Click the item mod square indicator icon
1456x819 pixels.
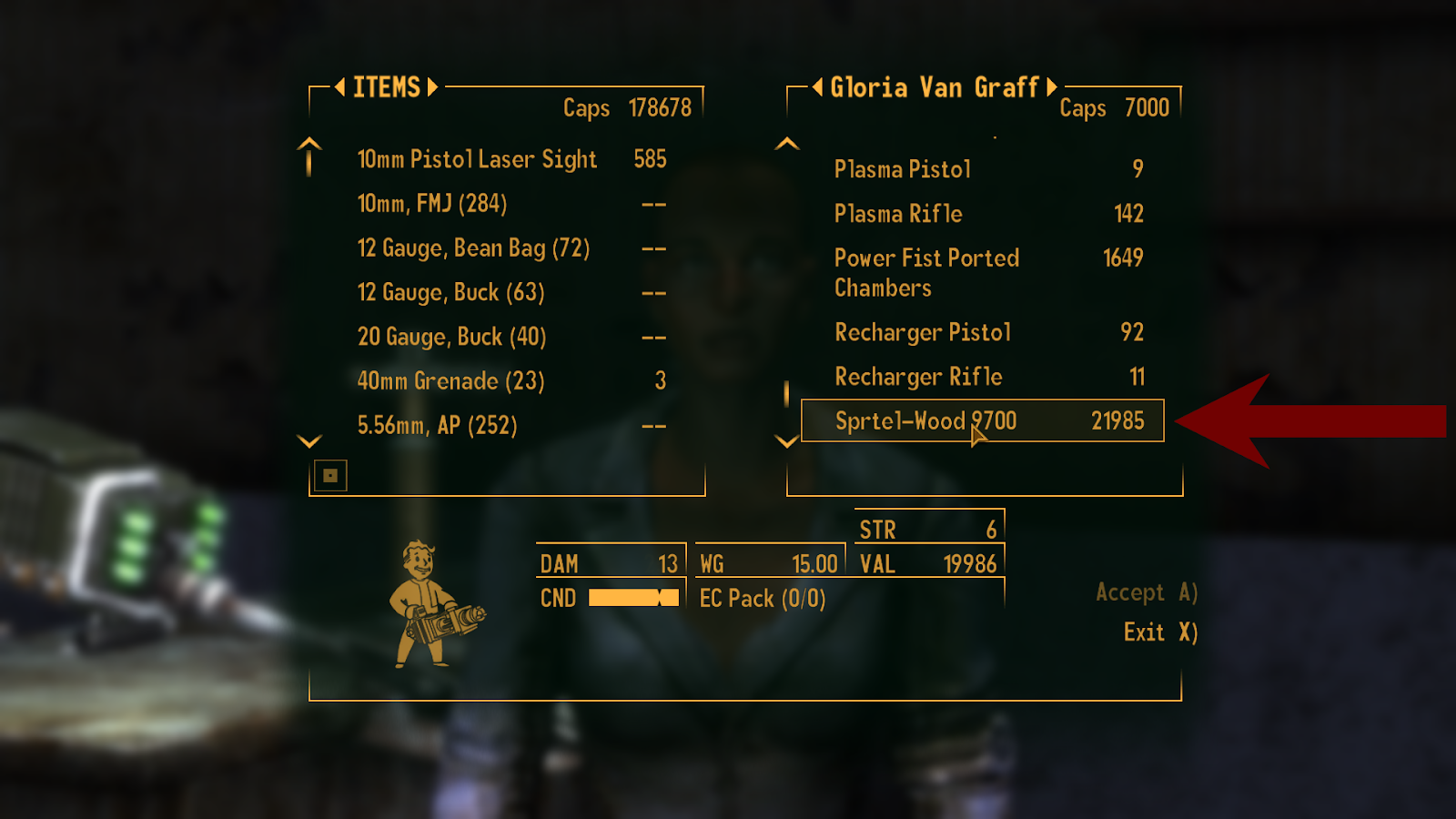331,475
